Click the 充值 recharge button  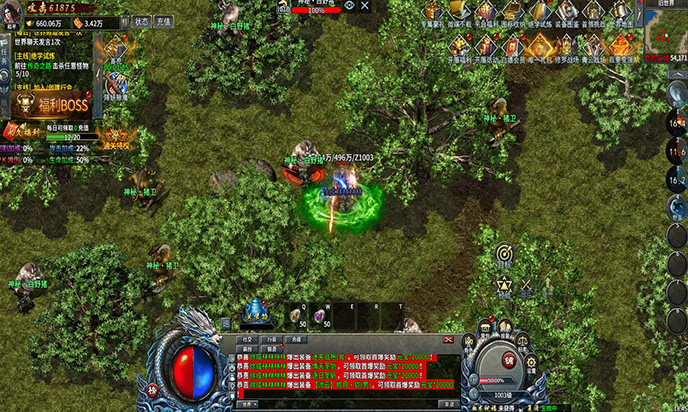click(x=163, y=21)
